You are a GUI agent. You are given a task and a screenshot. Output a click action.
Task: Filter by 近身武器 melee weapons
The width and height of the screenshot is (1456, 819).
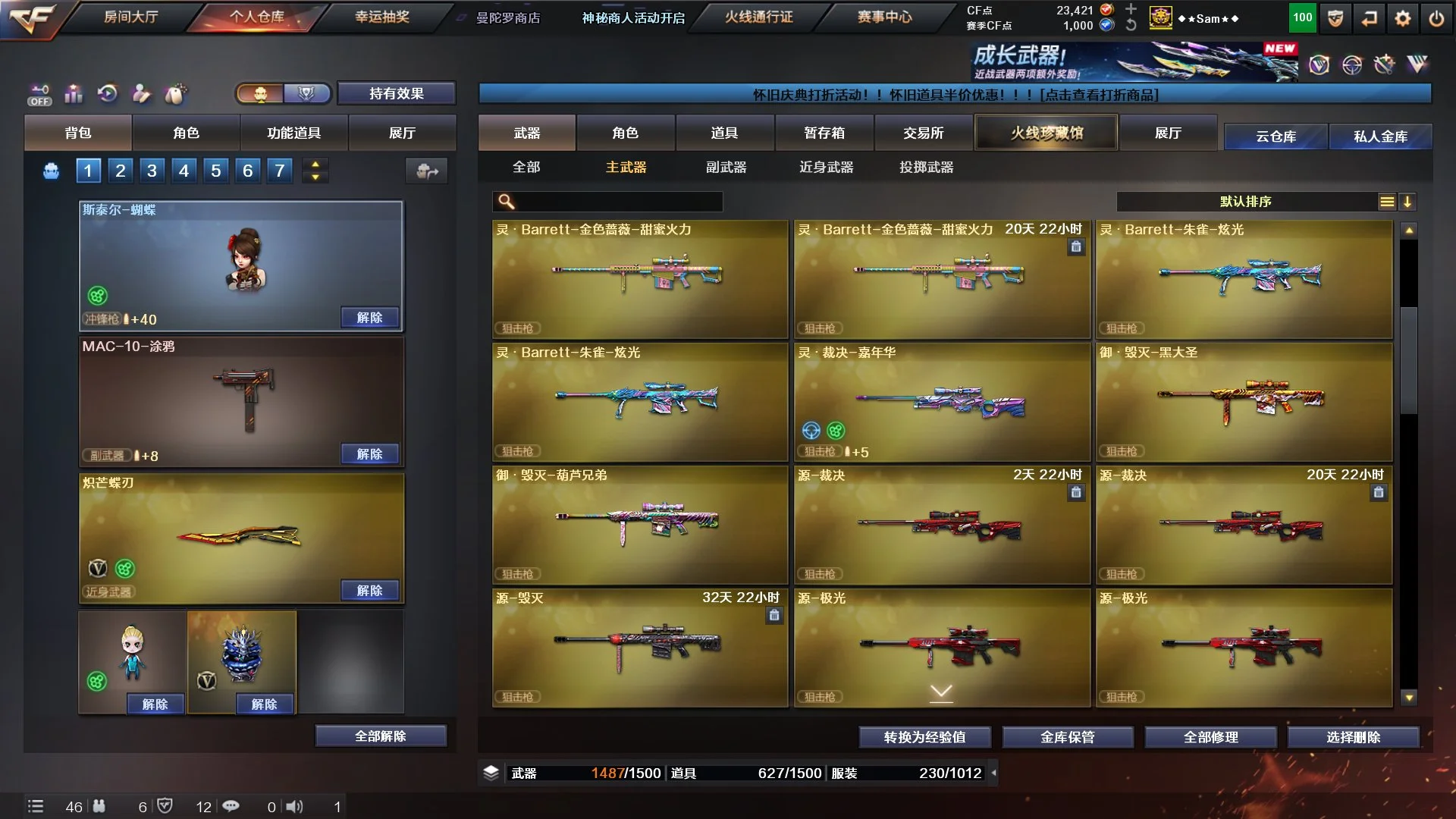[x=826, y=167]
